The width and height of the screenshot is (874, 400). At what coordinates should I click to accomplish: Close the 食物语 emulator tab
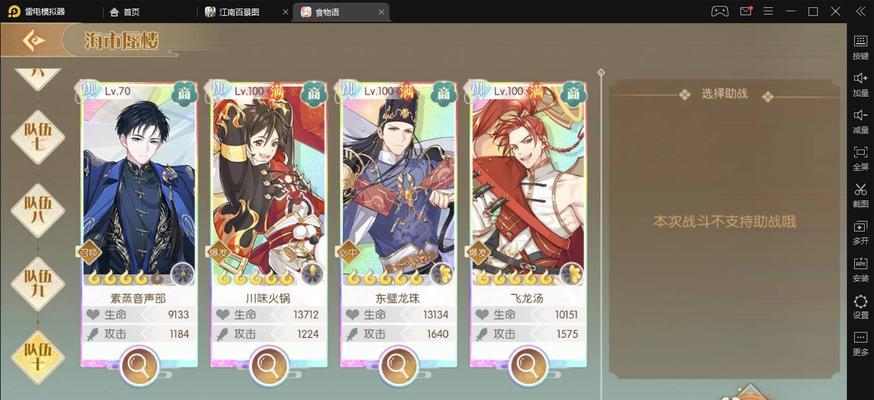pos(382,11)
